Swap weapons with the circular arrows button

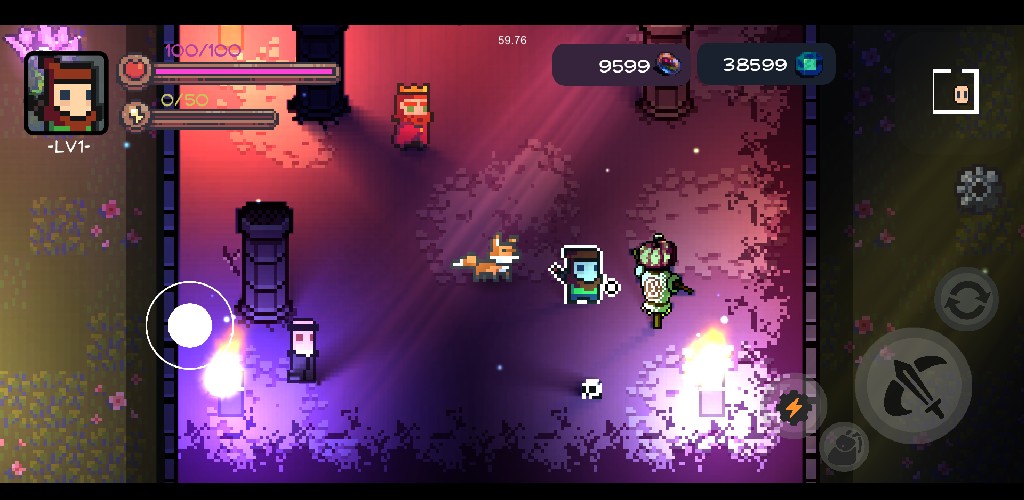tap(966, 299)
